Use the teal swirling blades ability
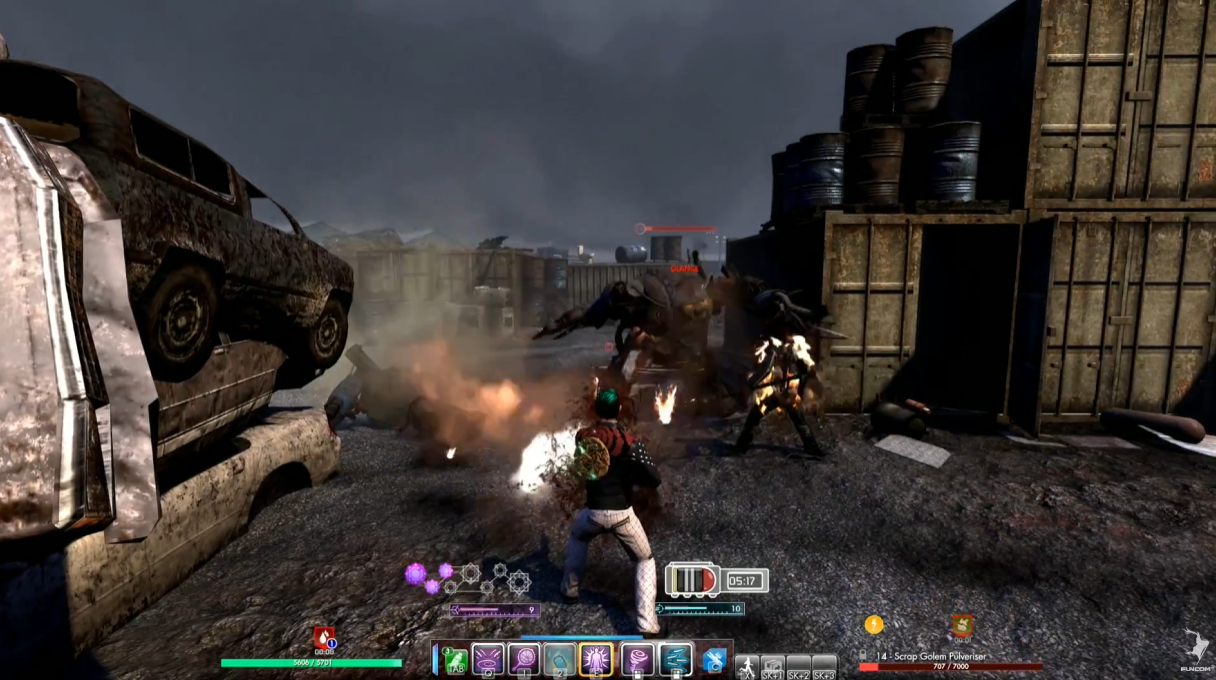Viewport: 1216px width, 680px height. click(675, 659)
